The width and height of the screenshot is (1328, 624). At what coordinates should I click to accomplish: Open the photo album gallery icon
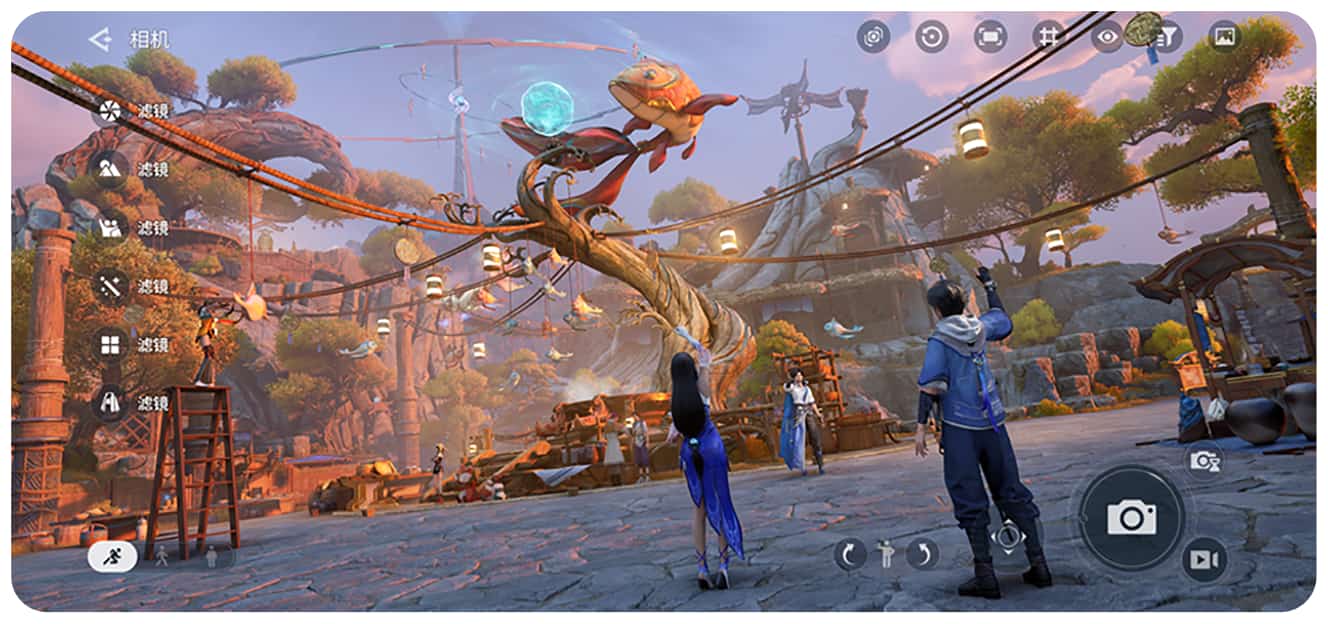(x=1224, y=37)
